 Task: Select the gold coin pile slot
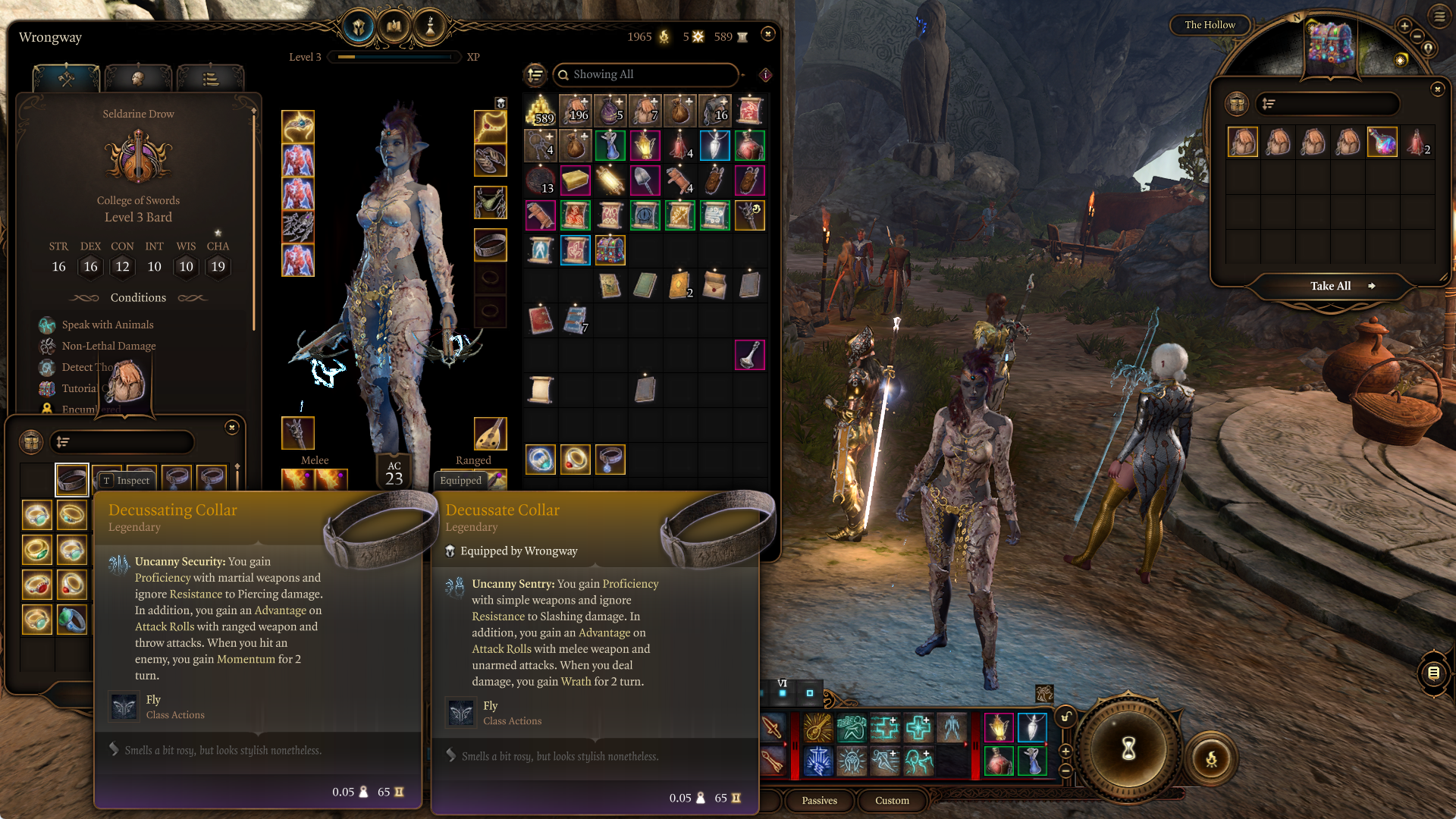tap(540, 111)
